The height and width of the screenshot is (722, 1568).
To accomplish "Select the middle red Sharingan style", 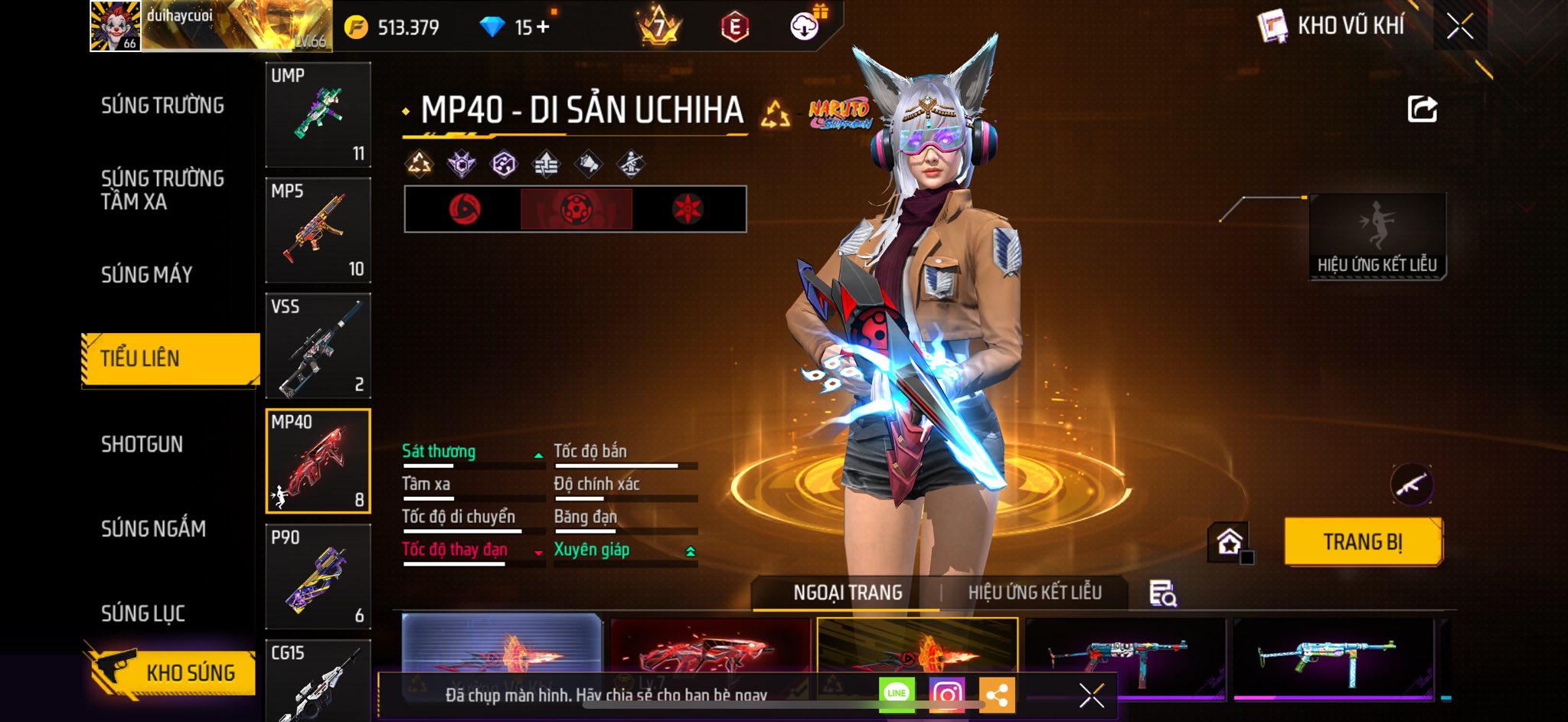I will 576,208.
